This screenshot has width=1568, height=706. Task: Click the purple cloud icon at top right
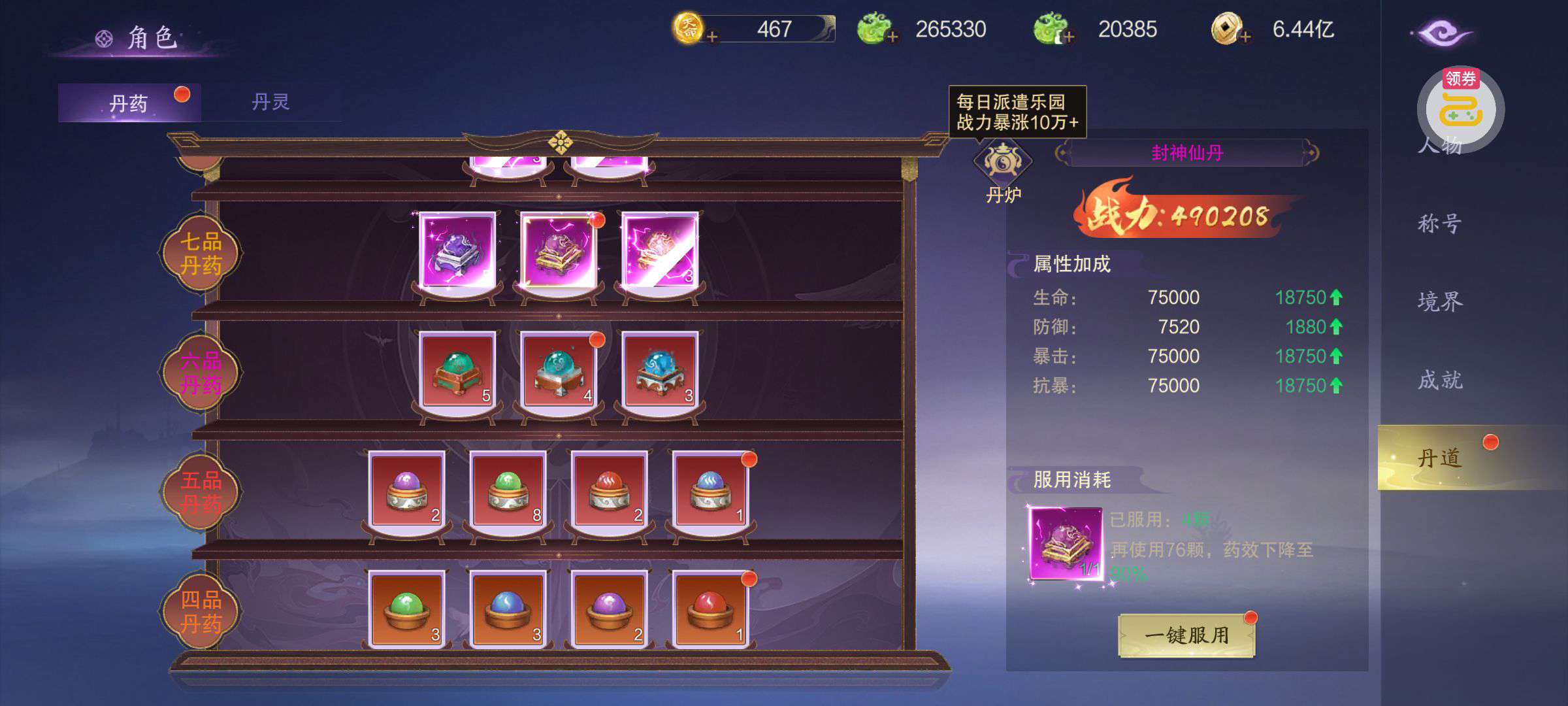click(x=1441, y=34)
